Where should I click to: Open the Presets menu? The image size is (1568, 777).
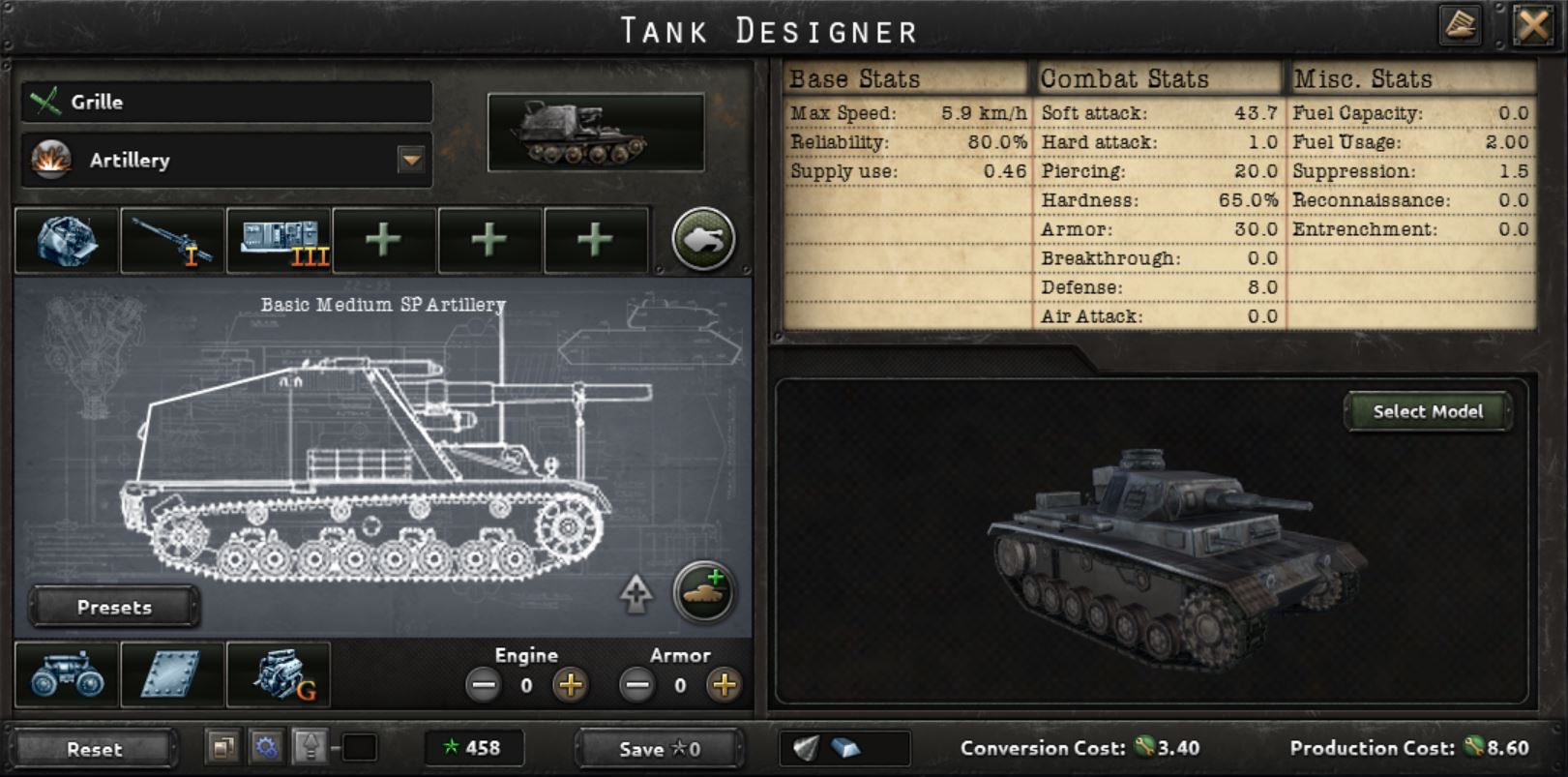click(113, 607)
